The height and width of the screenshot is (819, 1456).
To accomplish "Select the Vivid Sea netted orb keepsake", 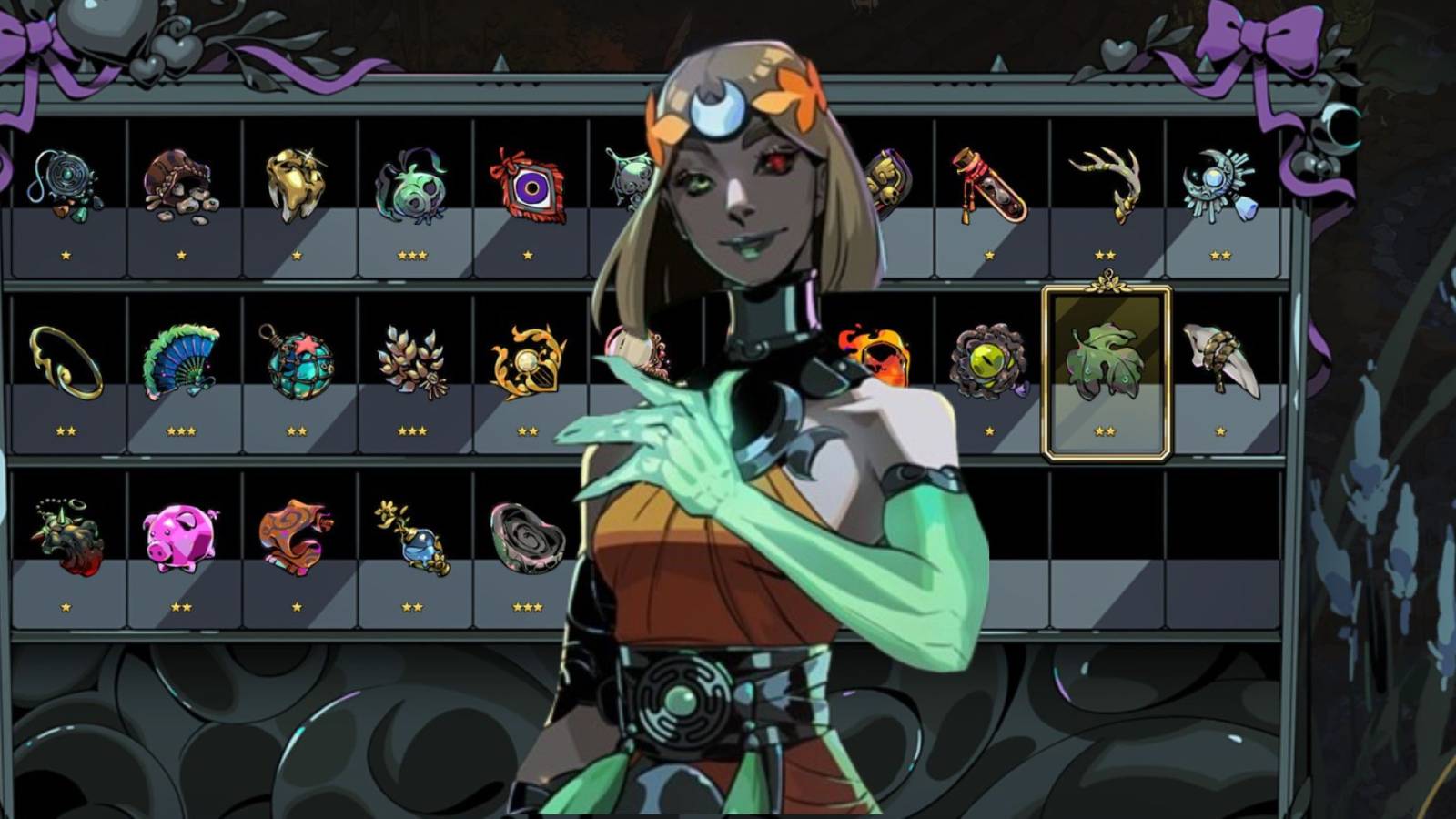I will click(x=296, y=358).
